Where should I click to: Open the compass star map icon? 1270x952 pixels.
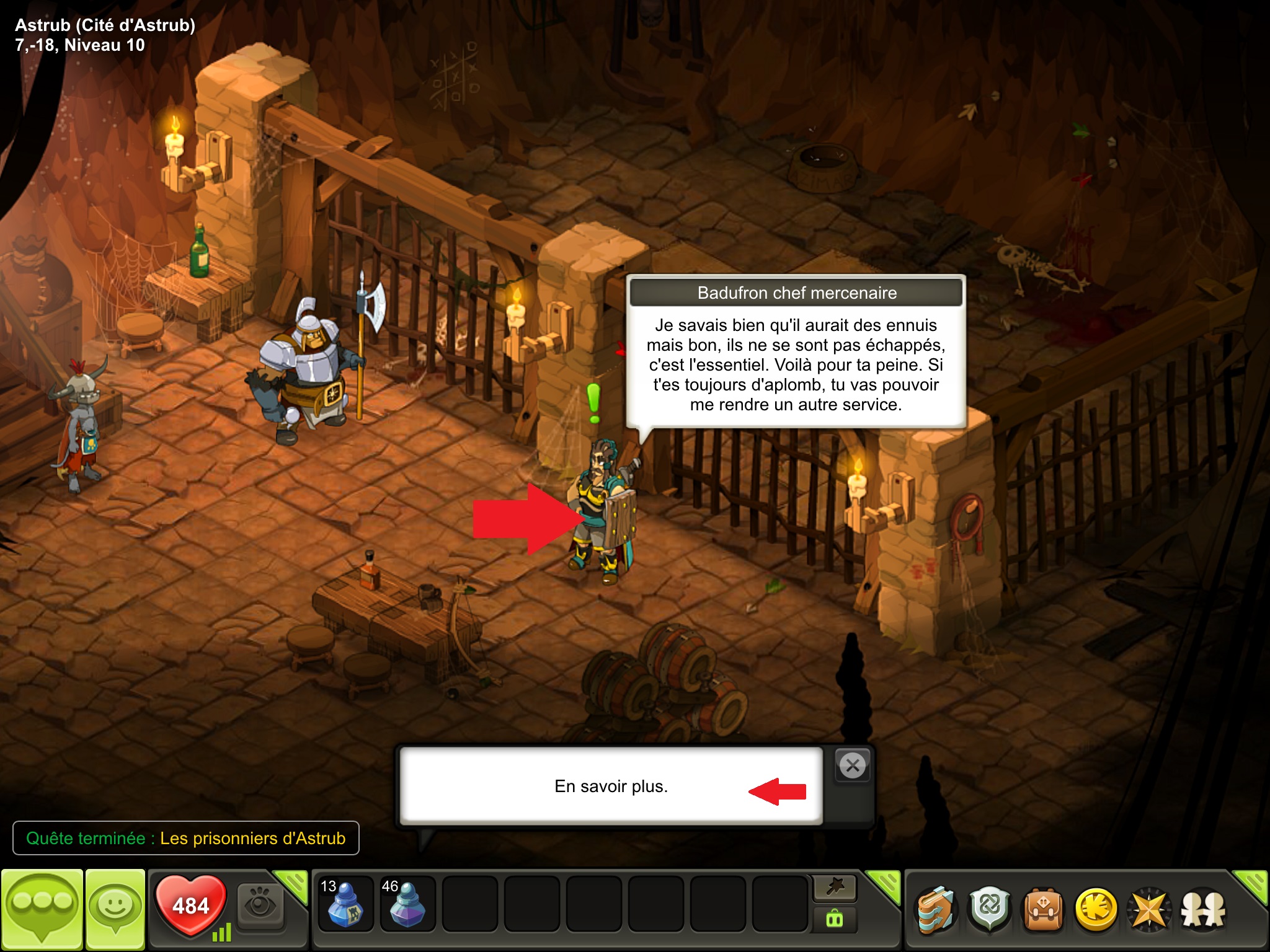coord(1149,910)
